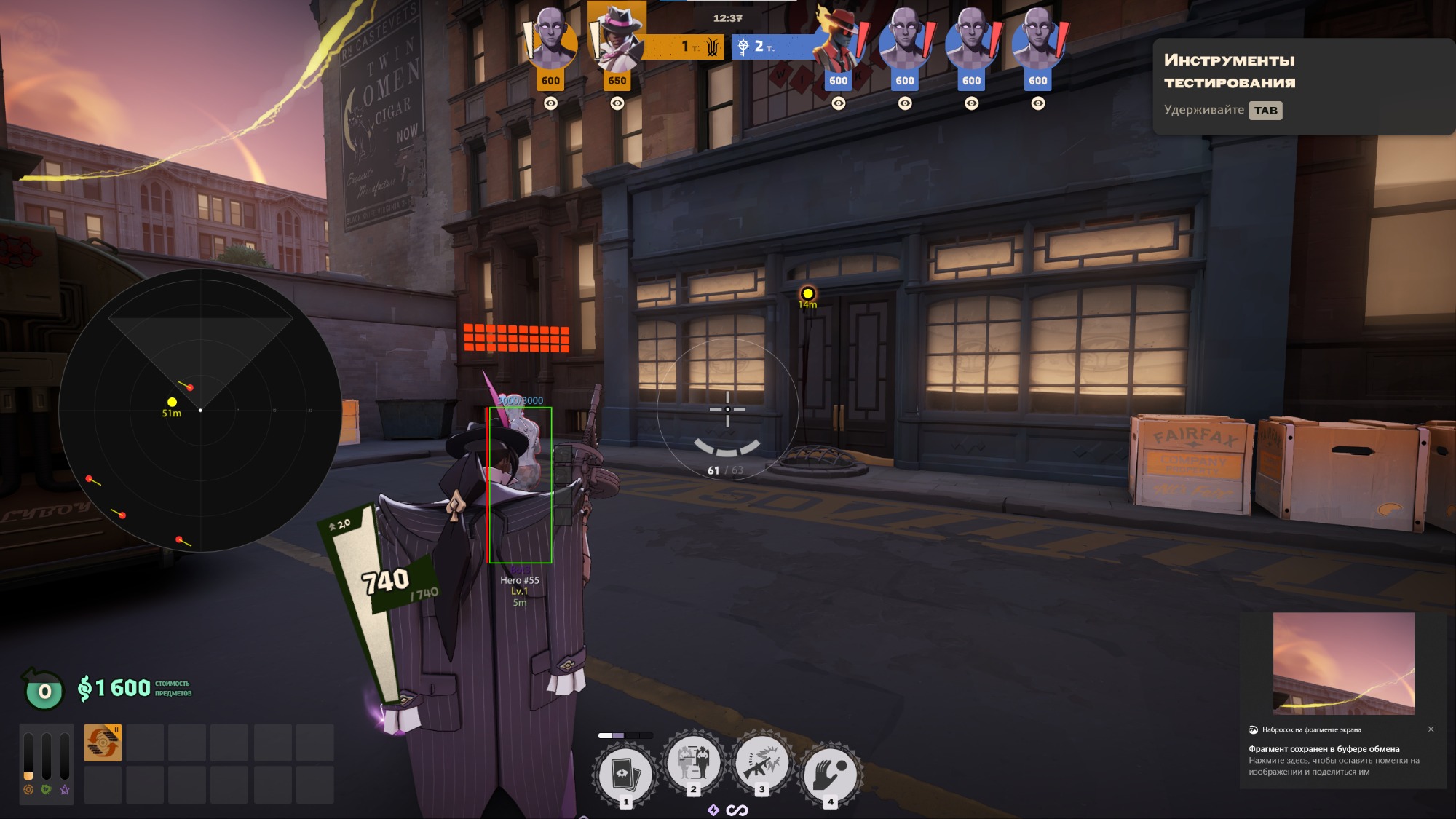Viewport: 1456px width, 819px height.
Task: Click the orange weapon stat icon
Action: coord(28,789)
